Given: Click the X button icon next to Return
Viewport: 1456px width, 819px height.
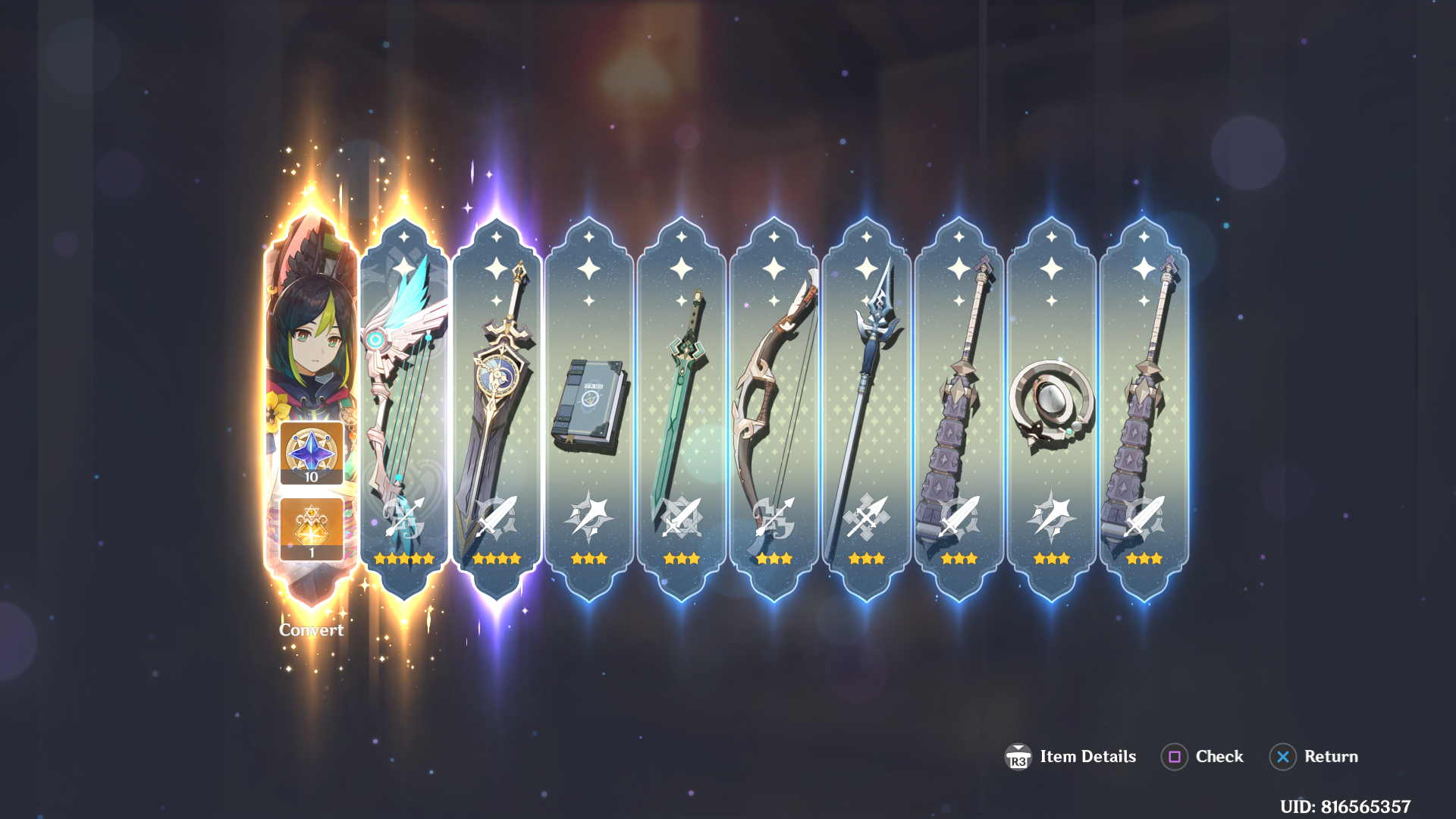Looking at the screenshot, I should click(x=1282, y=757).
